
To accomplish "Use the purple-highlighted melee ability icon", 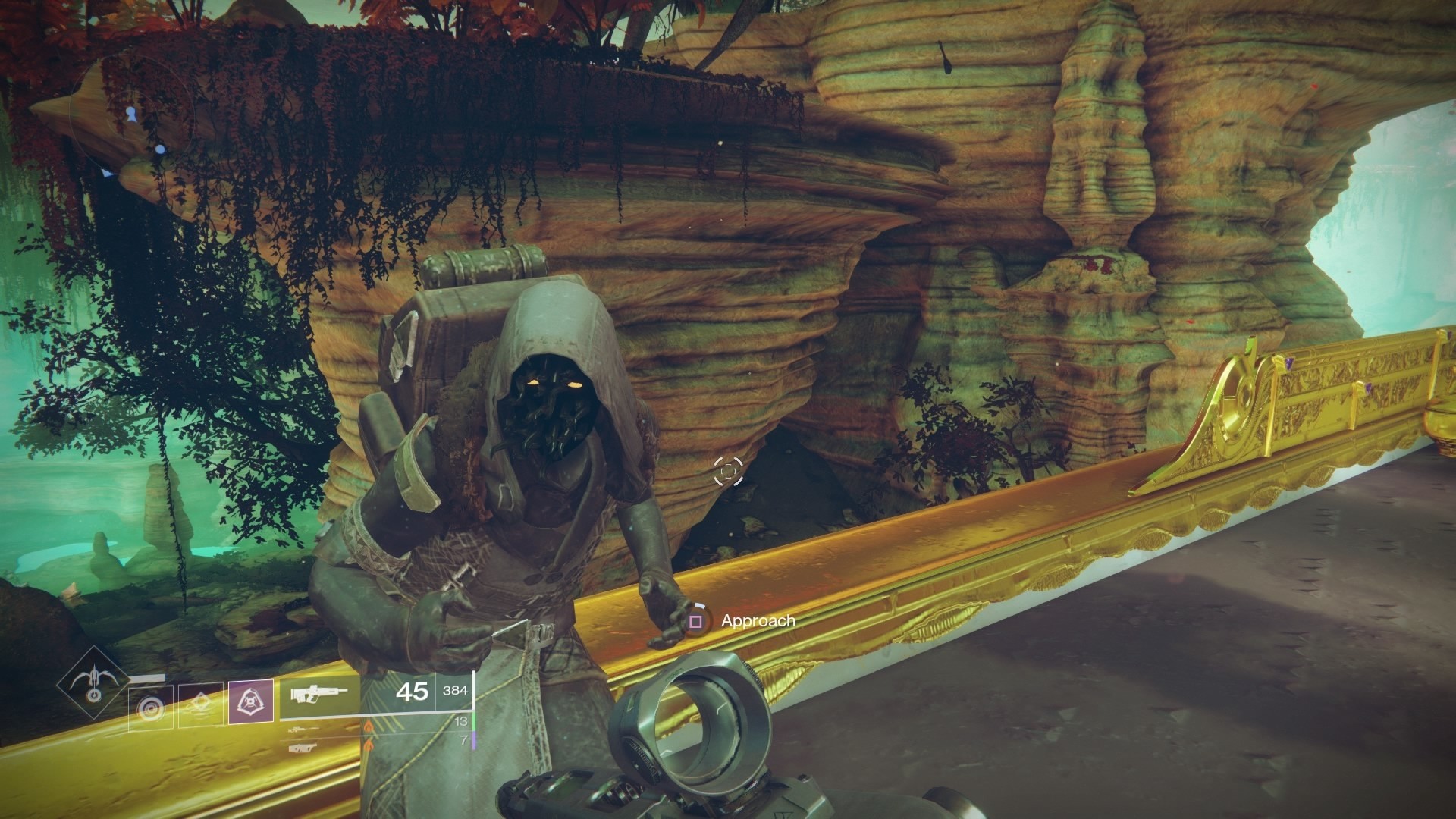I will pos(251,701).
